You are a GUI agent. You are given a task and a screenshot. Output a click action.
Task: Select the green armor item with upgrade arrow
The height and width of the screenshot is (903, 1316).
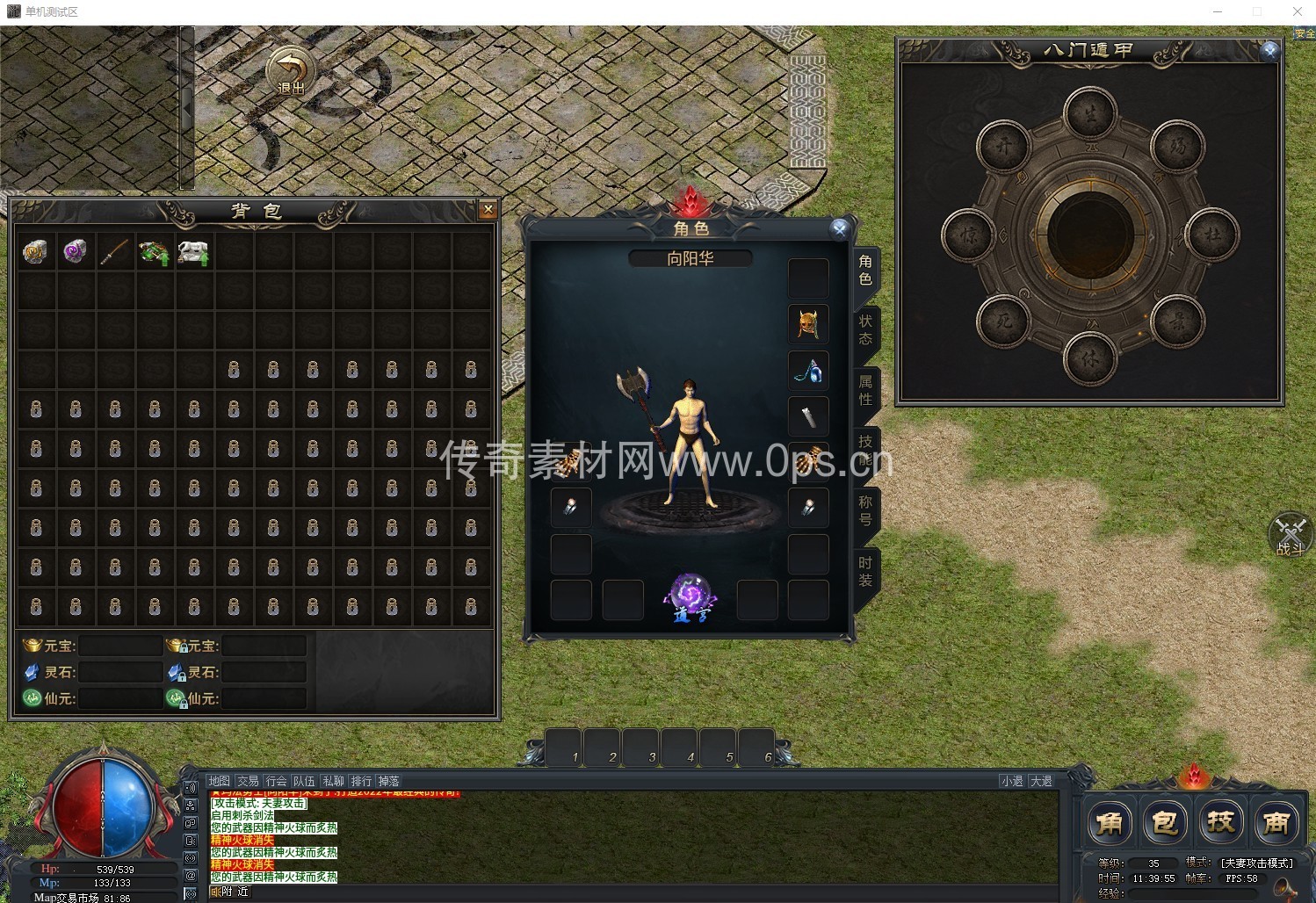tap(154, 253)
